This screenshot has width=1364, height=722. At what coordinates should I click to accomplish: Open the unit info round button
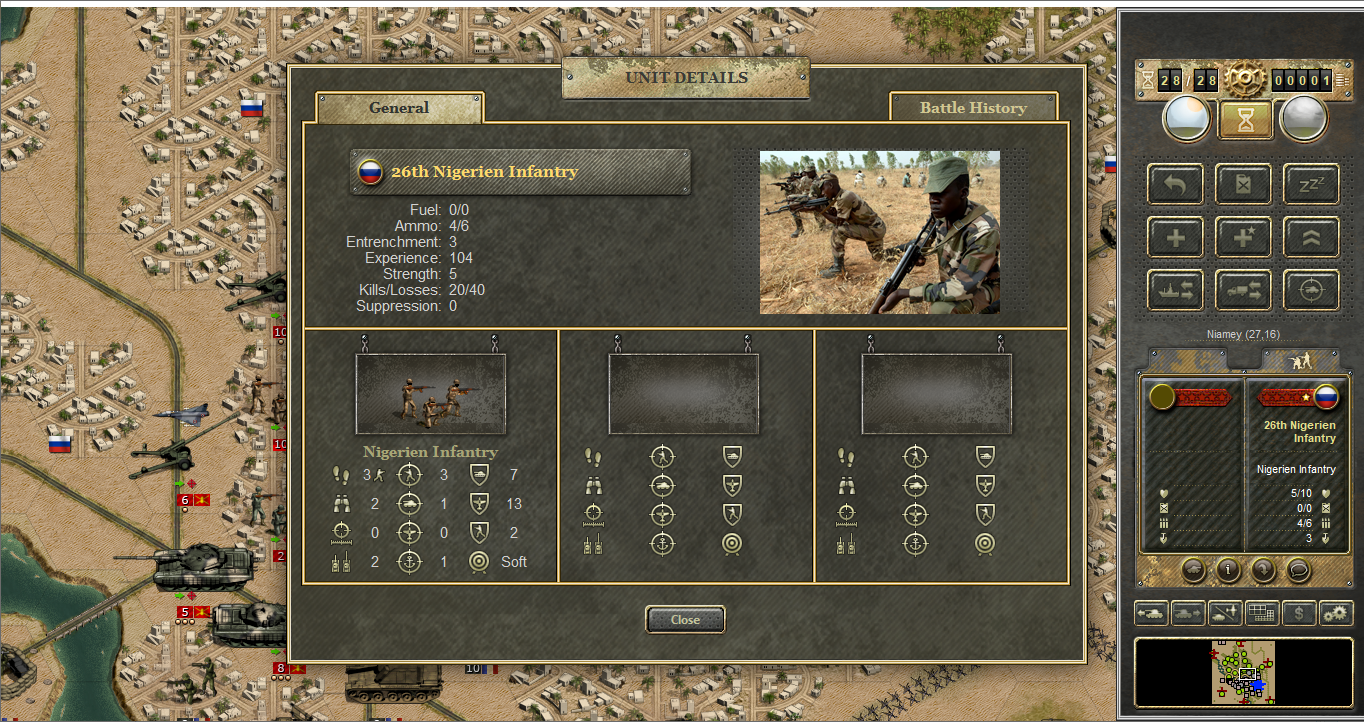(1228, 570)
